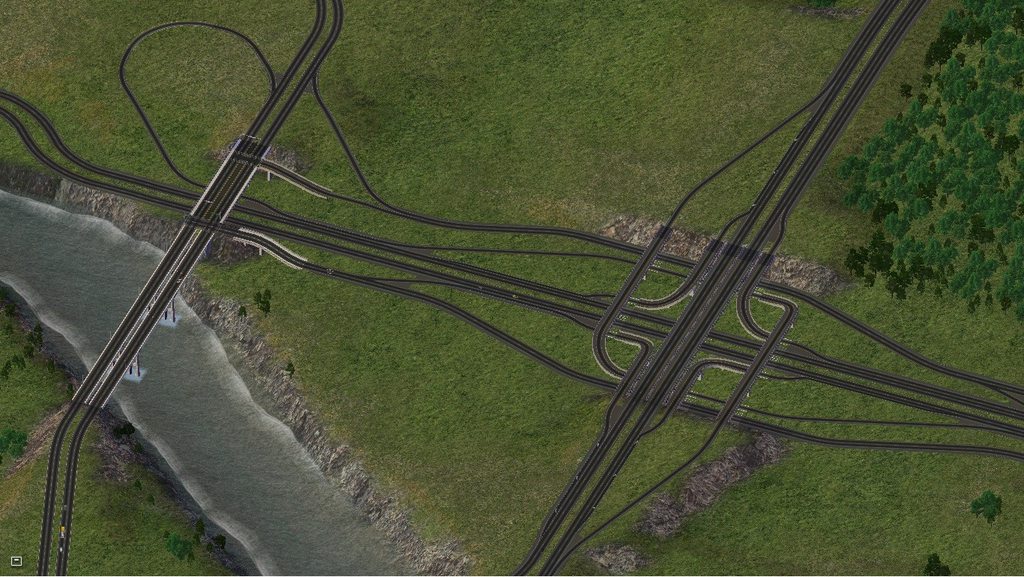Click the small show-interface button
The image size is (1024, 577).
click(16, 560)
